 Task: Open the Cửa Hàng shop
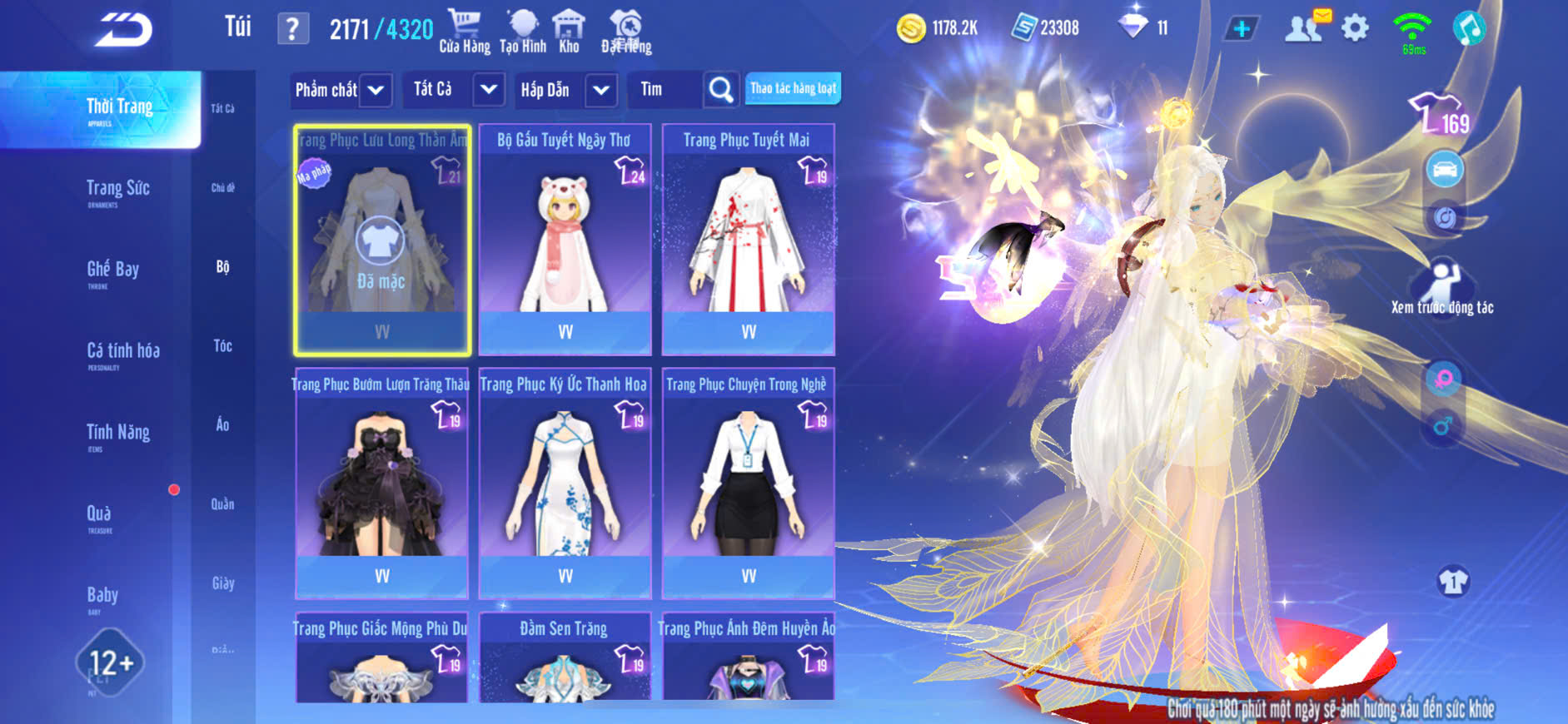(464, 32)
